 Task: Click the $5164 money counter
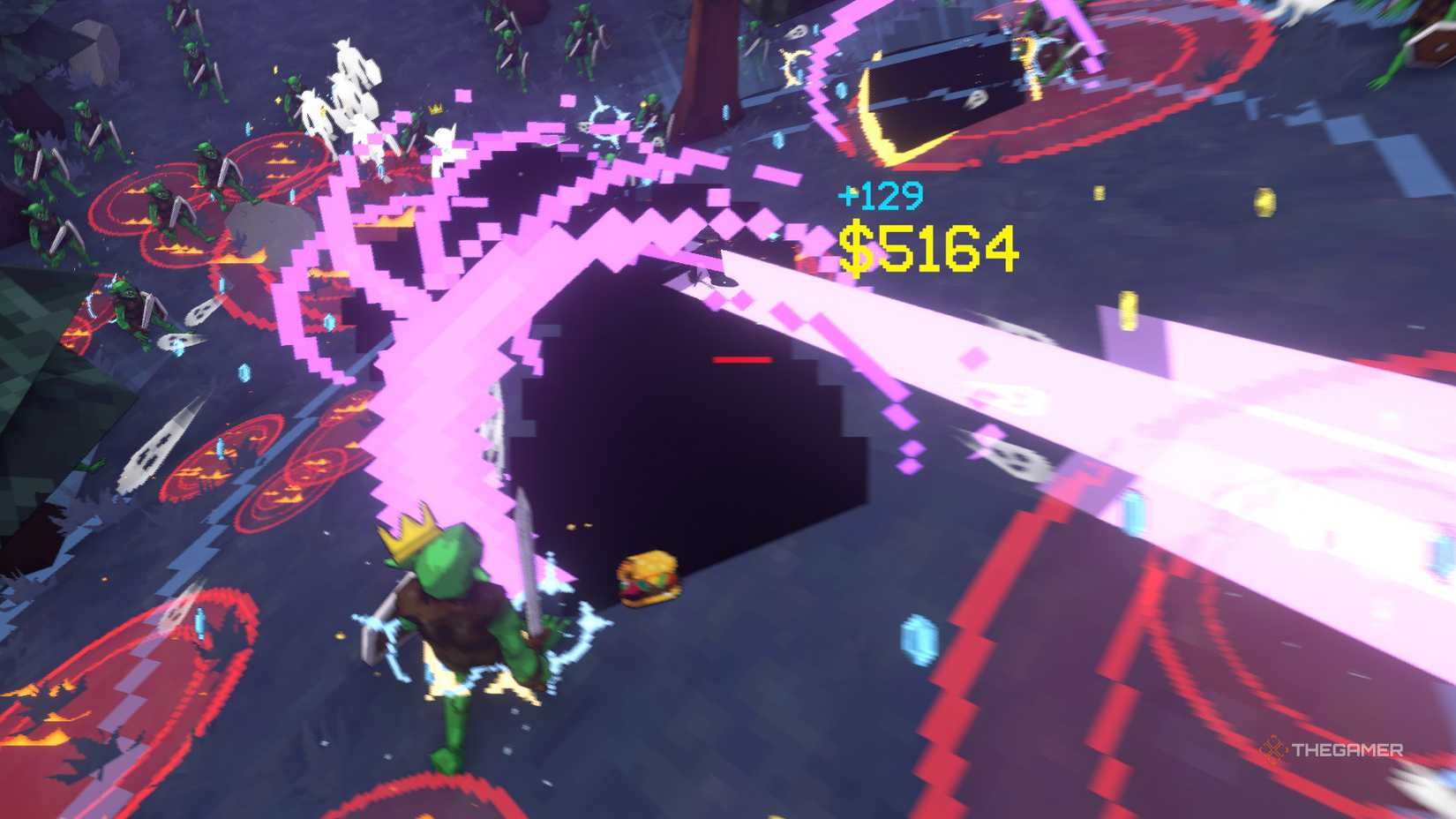point(927,245)
